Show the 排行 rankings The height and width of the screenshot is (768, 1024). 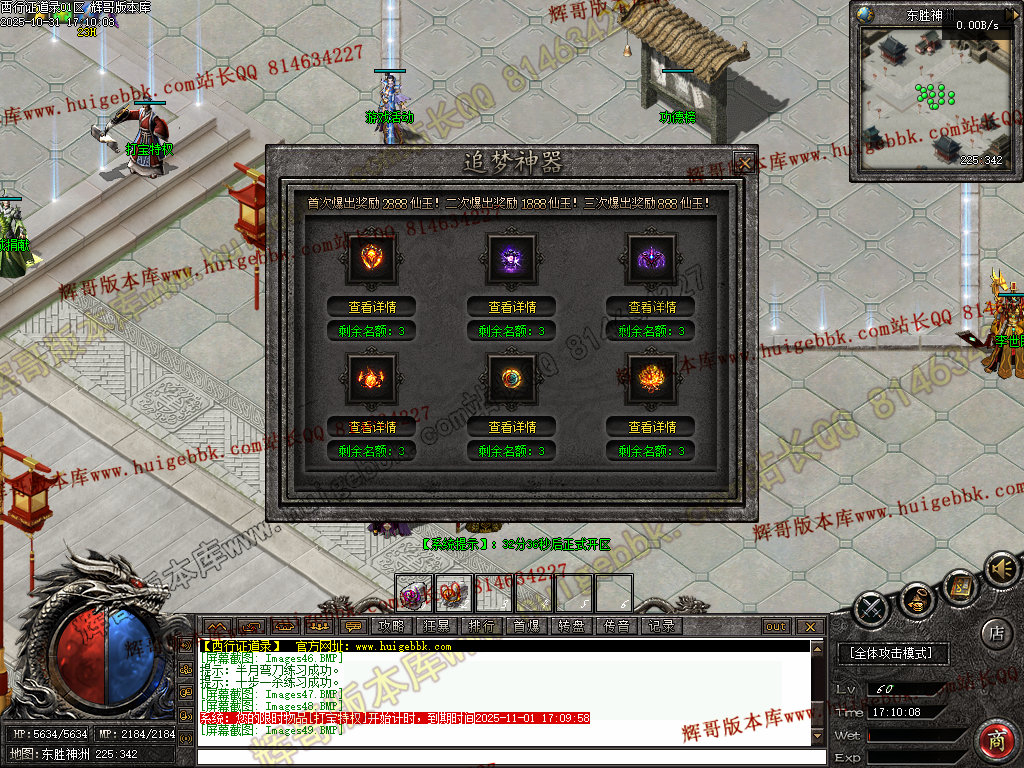[482, 626]
